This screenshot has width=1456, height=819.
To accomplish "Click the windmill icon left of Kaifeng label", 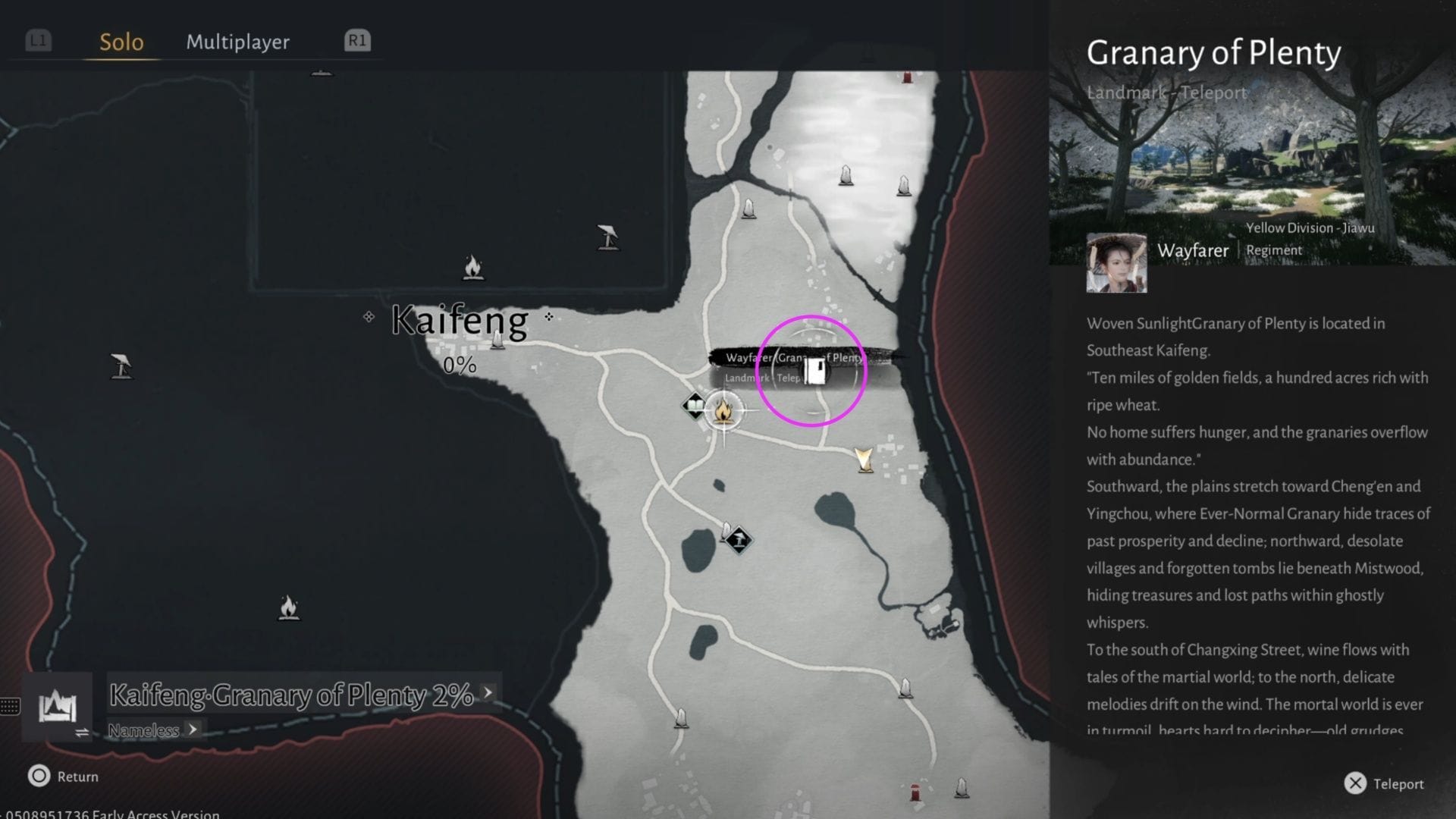I will 121,368.
